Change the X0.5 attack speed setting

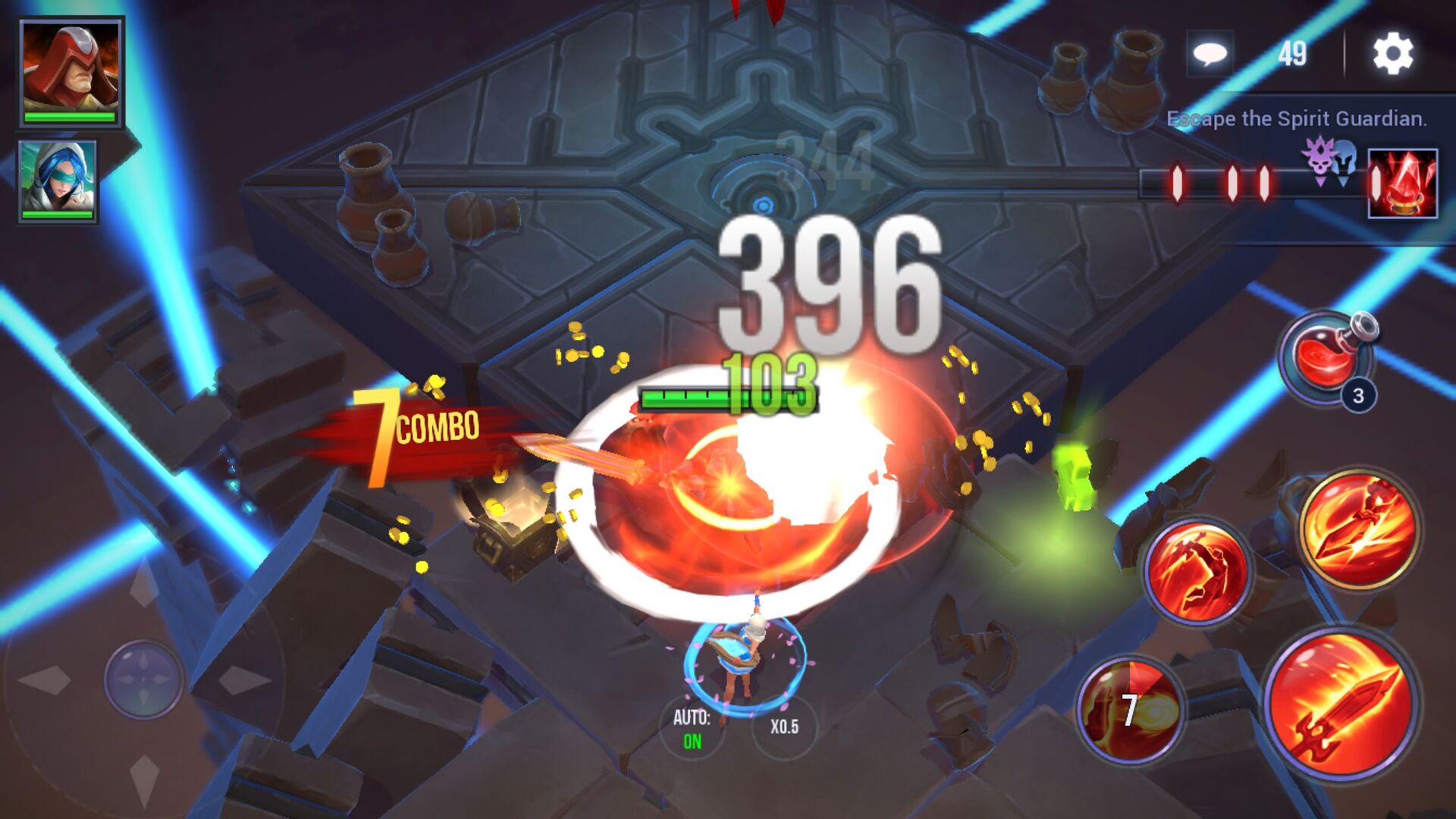(786, 725)
